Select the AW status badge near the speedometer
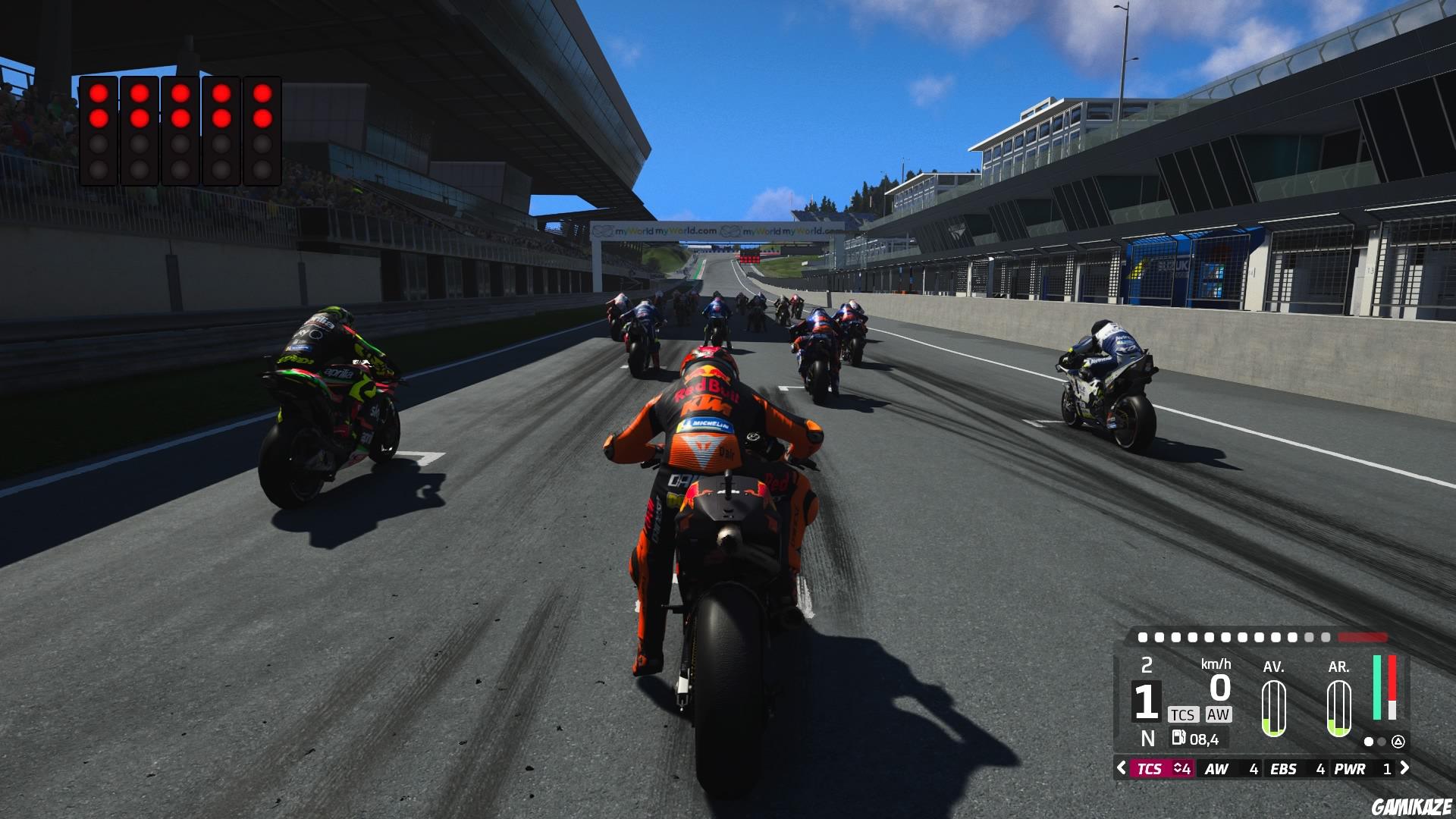Viewport: 1456px width, 819px height. tap(1219, 714)
